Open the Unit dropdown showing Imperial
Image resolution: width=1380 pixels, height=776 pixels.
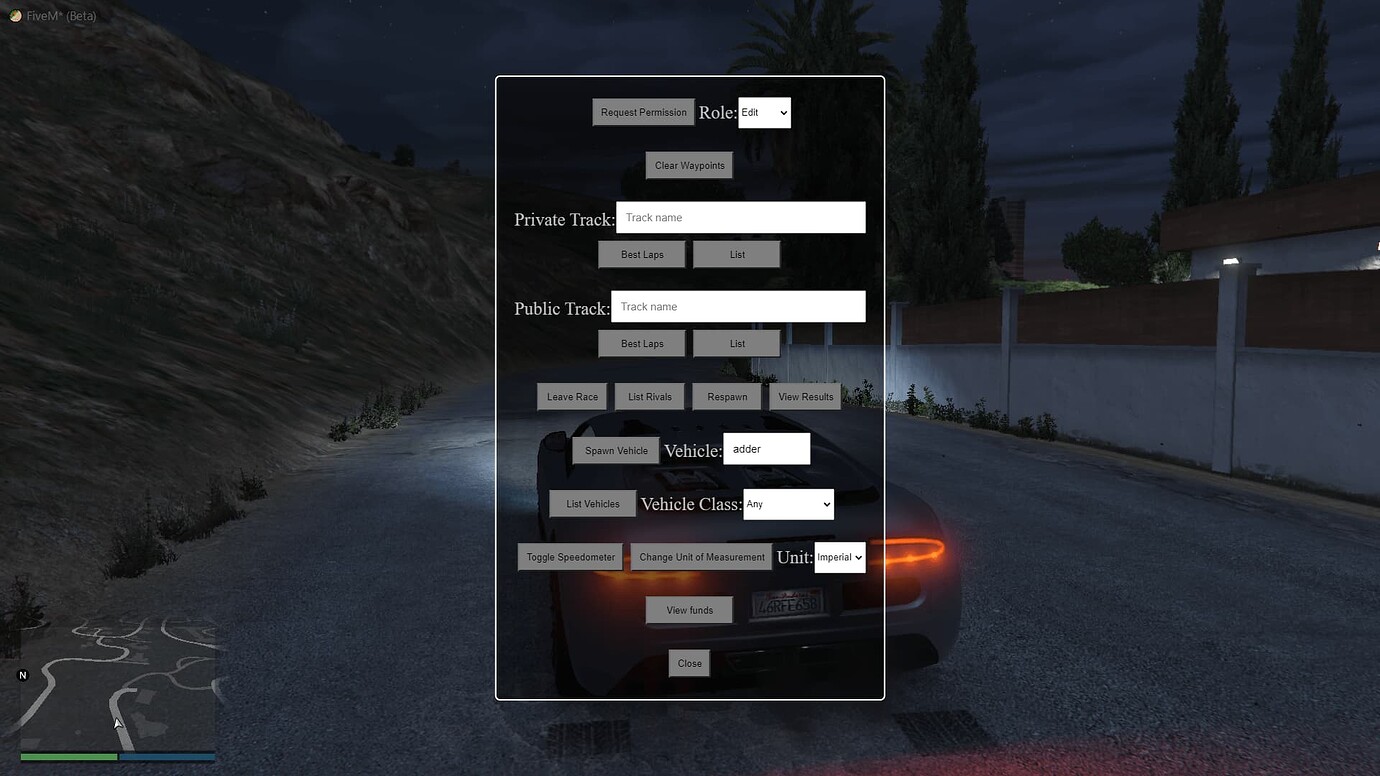[839, 557]
